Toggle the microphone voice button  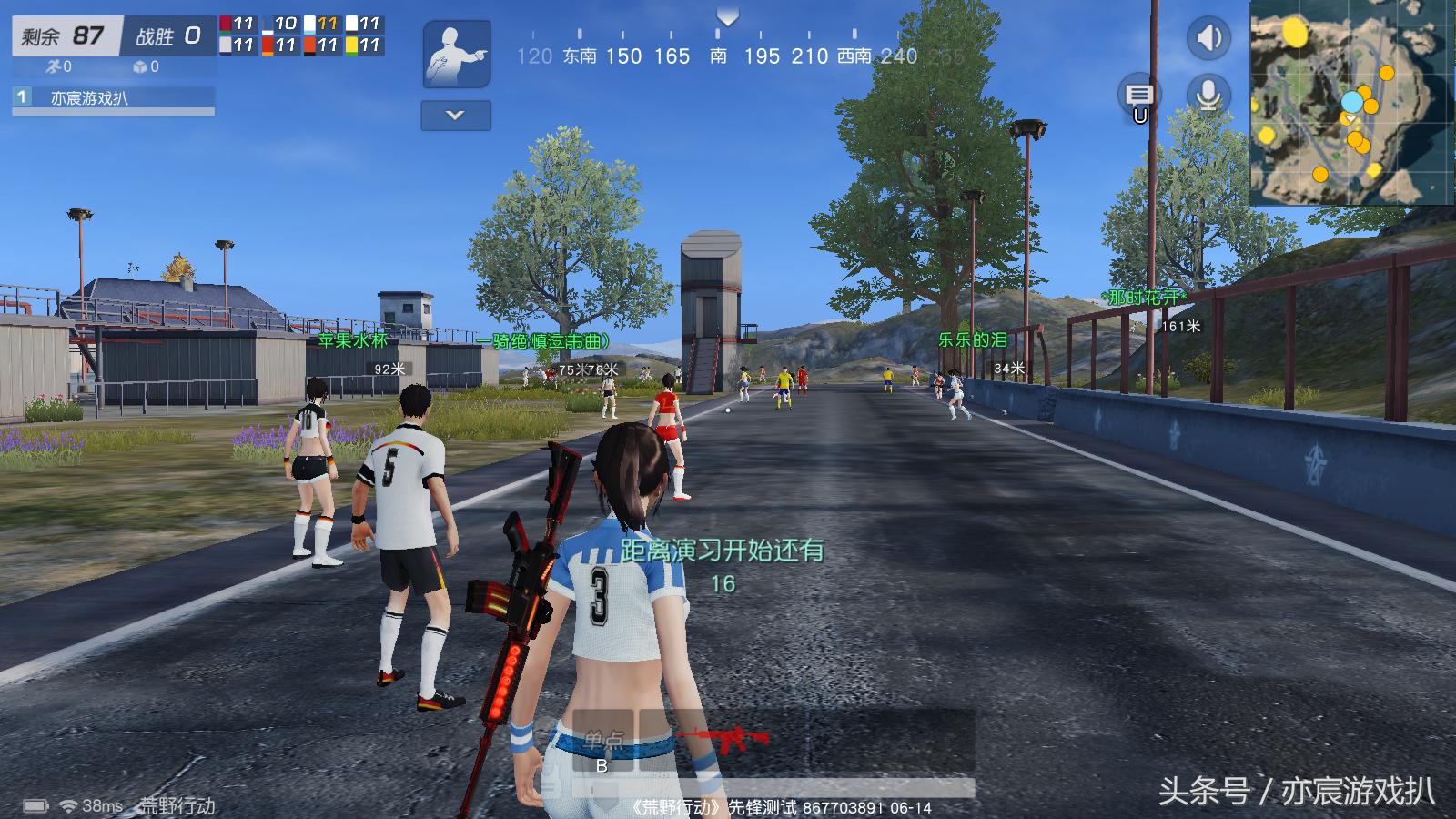(1208, 95)
